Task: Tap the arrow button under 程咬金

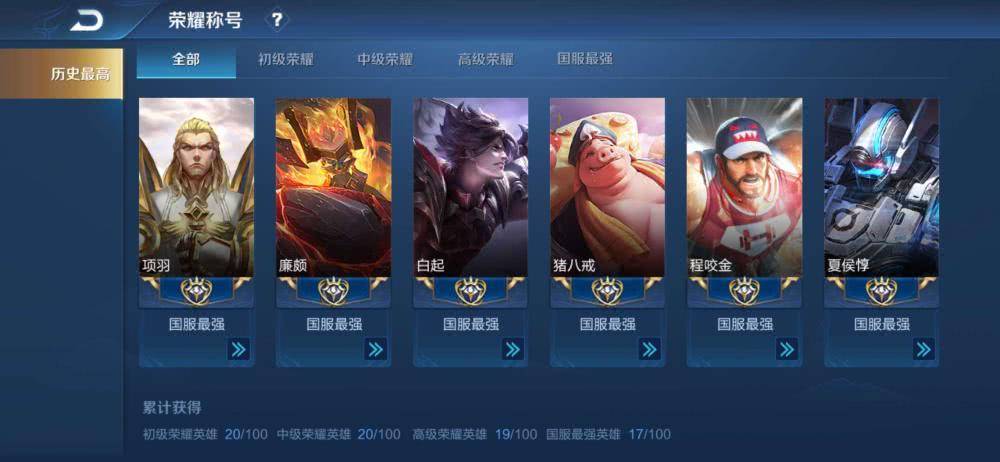Action: (x=786, y=349)
